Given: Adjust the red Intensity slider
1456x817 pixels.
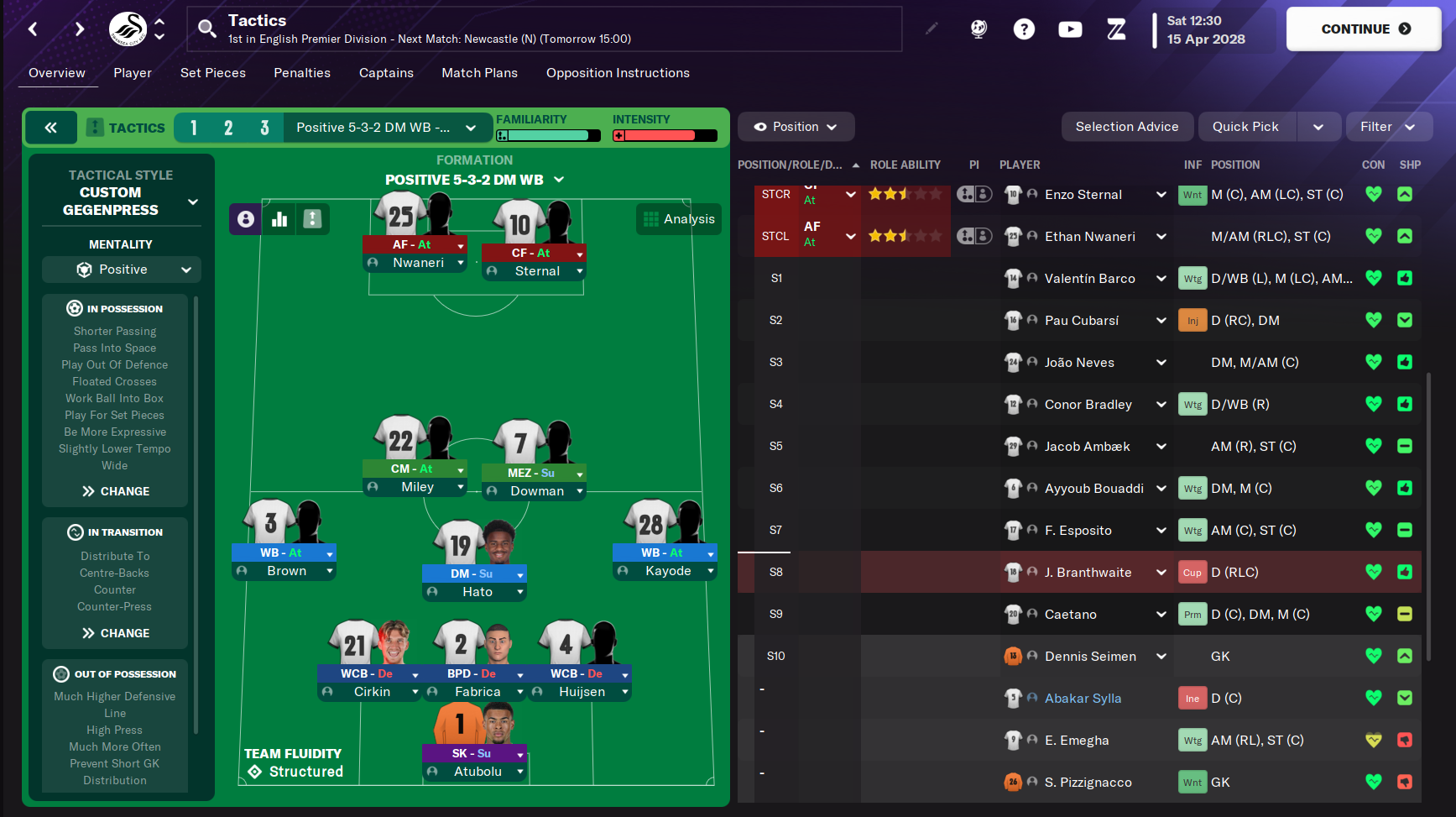Looking at the screenshot, I should tap(663, 135).
